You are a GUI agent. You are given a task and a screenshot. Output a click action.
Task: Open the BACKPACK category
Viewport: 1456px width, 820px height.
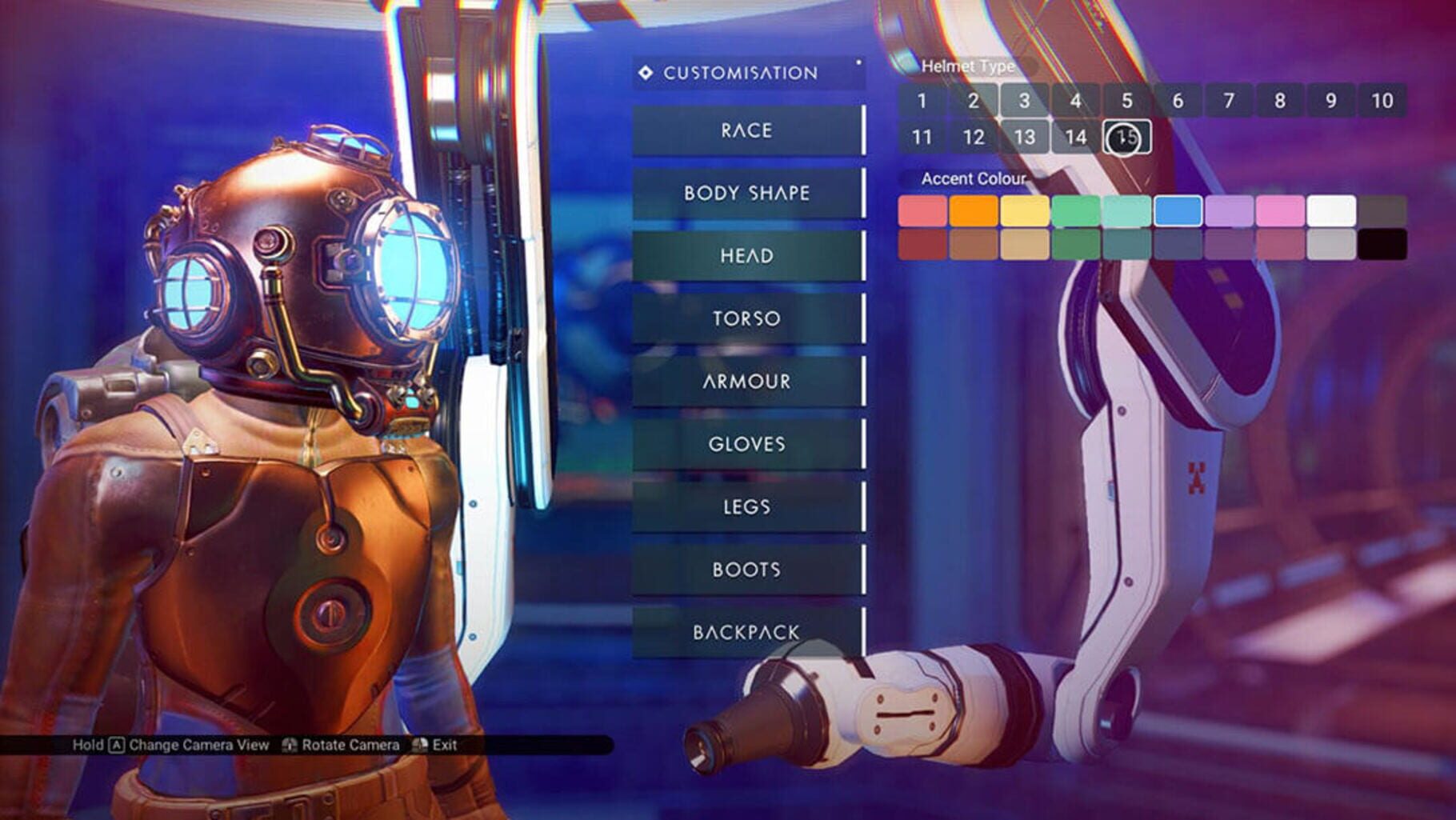748,631
